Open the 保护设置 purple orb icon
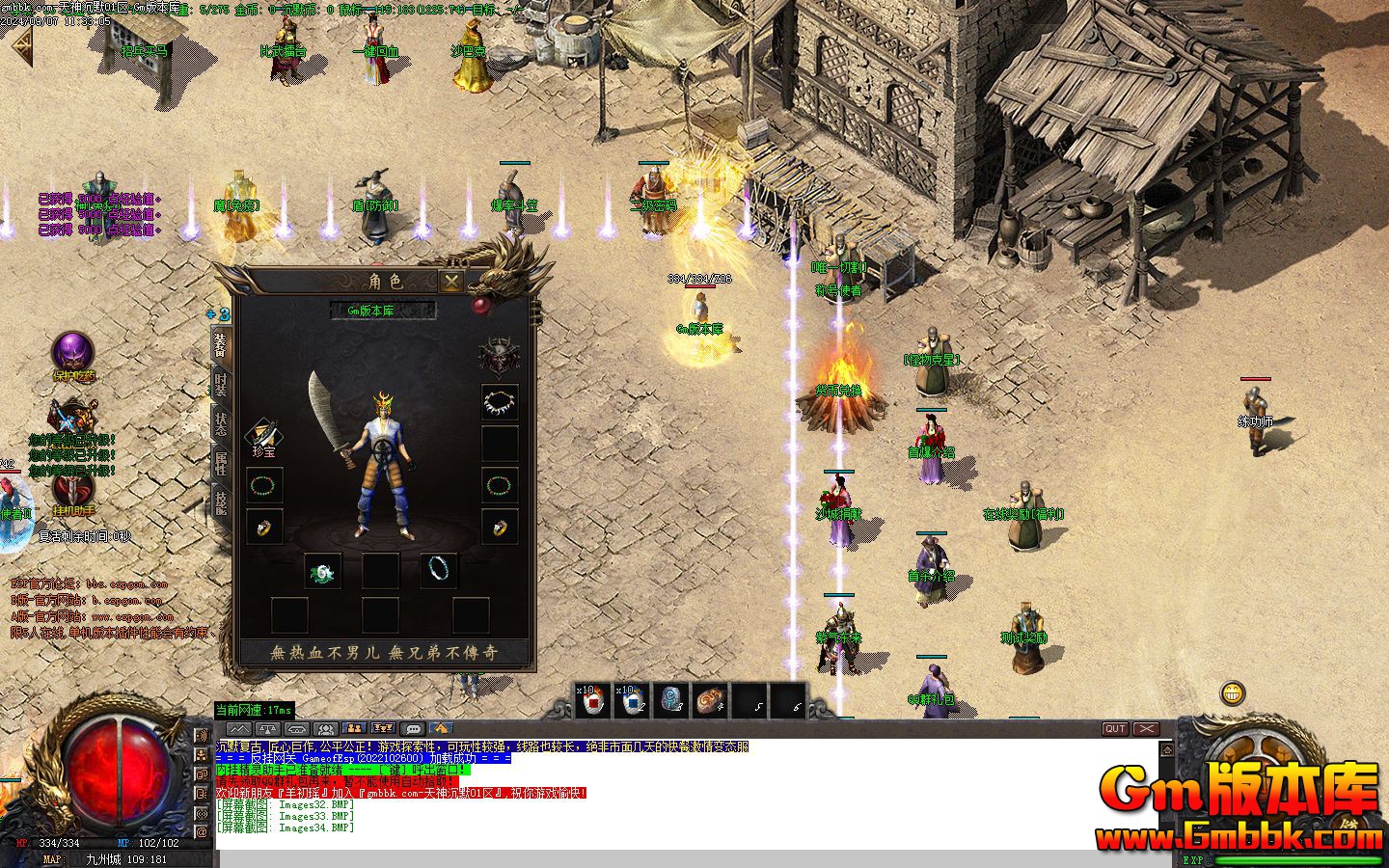The width and height of the screenshot is (1389, 868). click(72, 352)
